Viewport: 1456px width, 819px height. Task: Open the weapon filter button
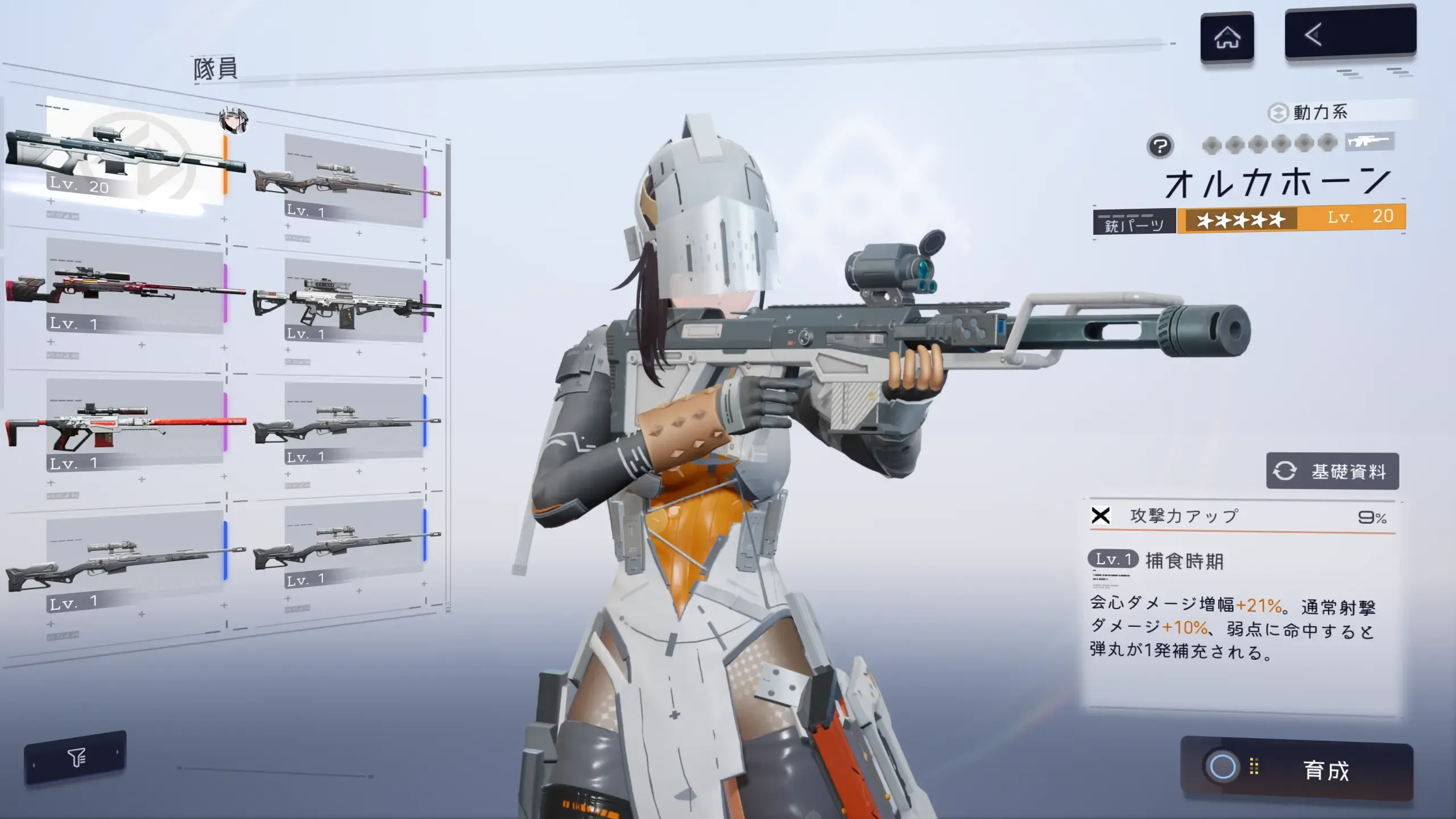pos(76,757)
